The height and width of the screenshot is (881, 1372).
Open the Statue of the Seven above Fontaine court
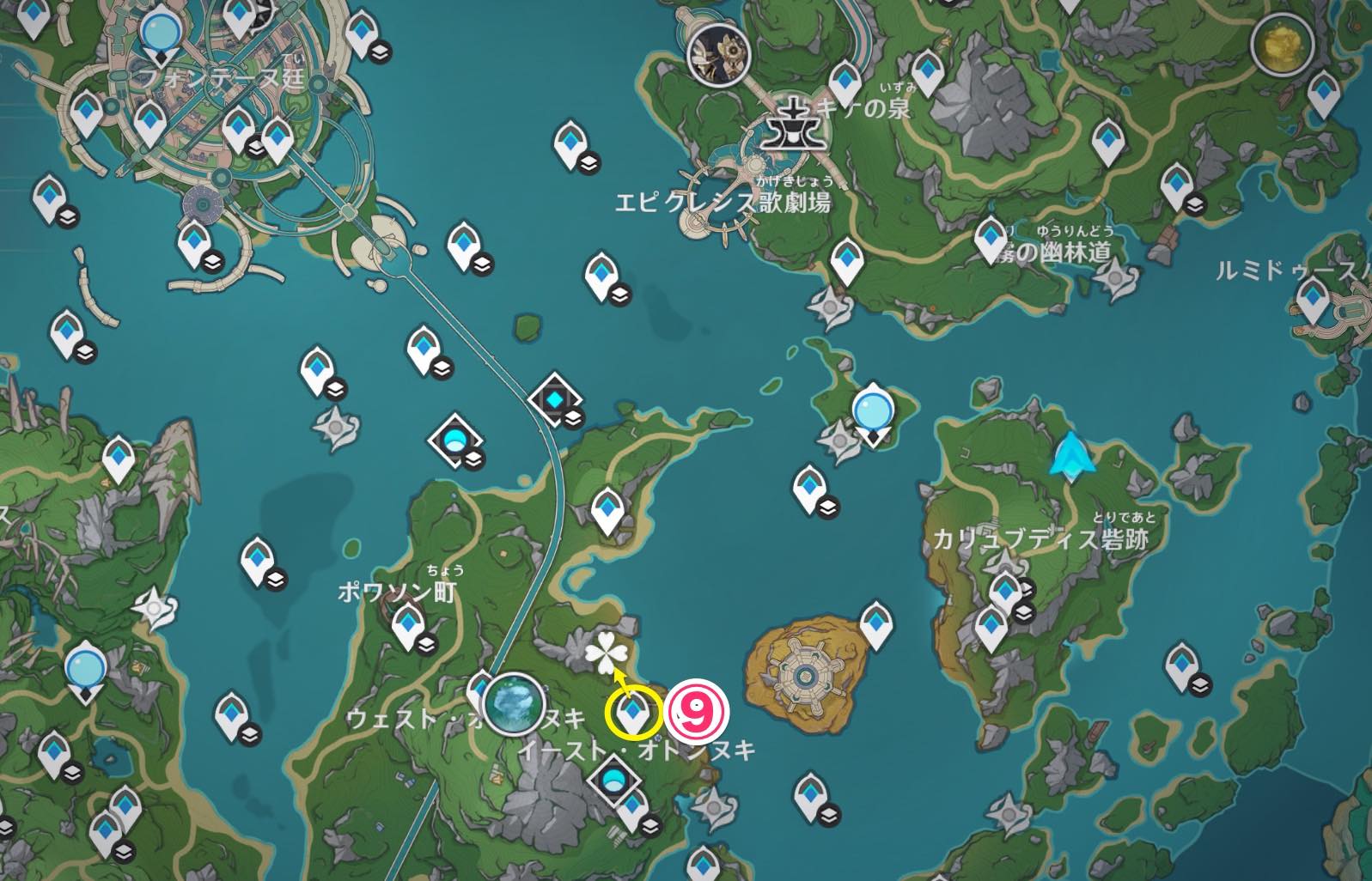pos(160,34)
